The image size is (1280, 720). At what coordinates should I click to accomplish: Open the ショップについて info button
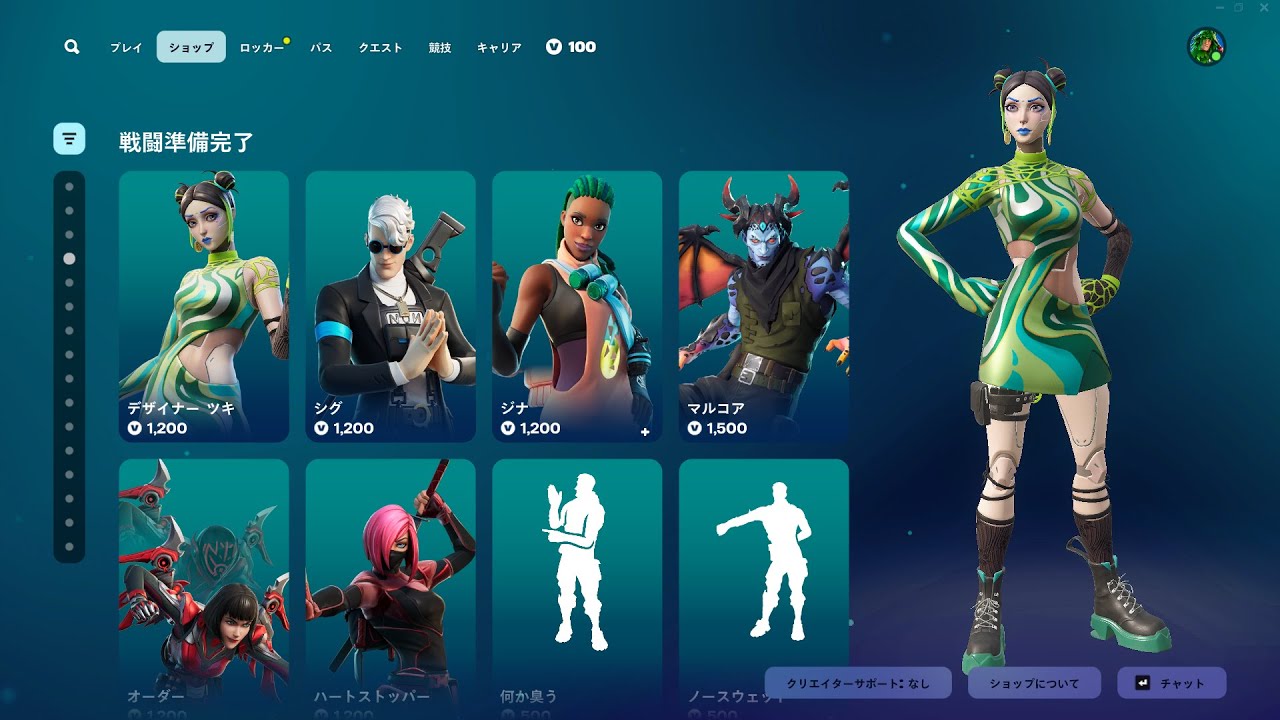point(1034,683)
